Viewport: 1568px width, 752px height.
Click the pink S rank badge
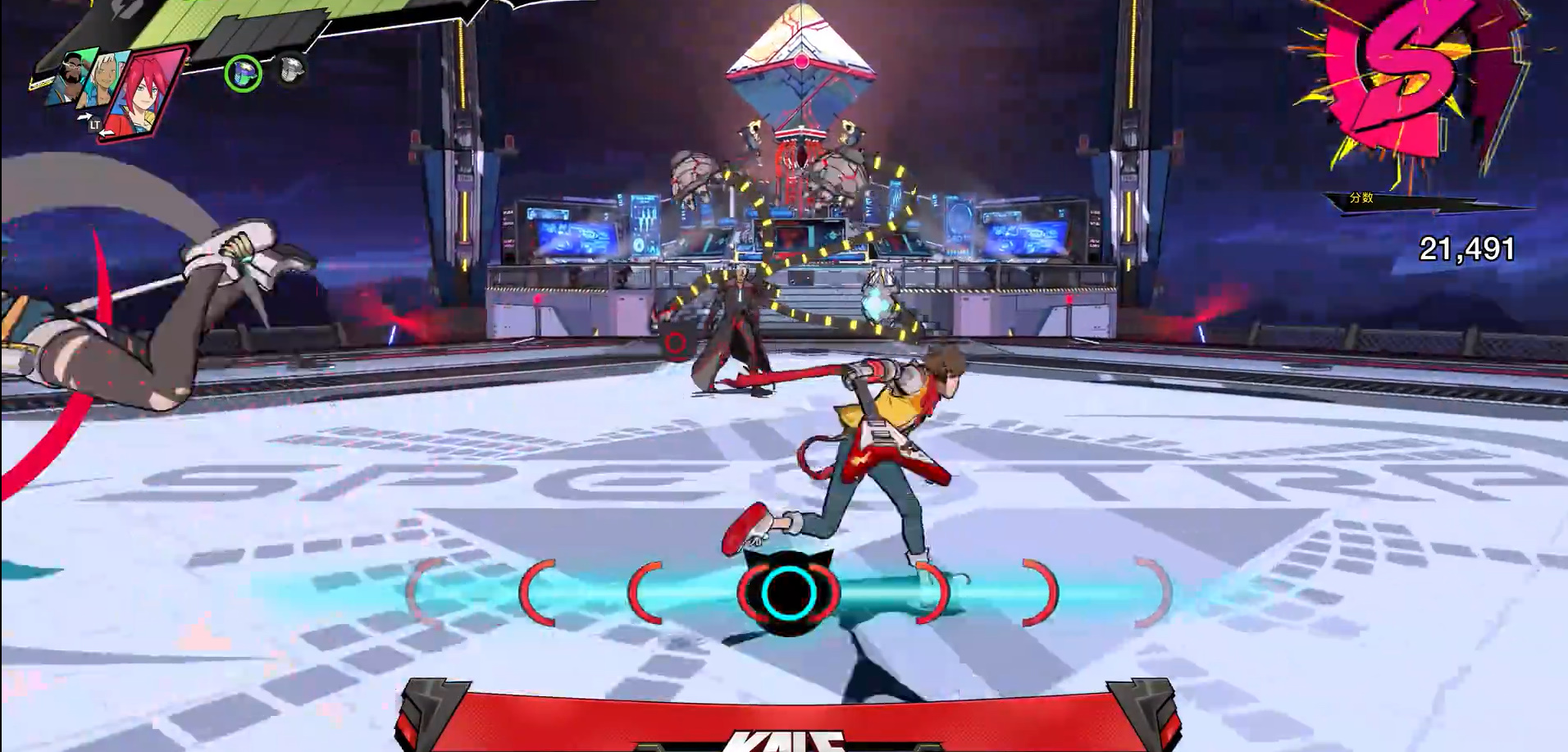1407,78
